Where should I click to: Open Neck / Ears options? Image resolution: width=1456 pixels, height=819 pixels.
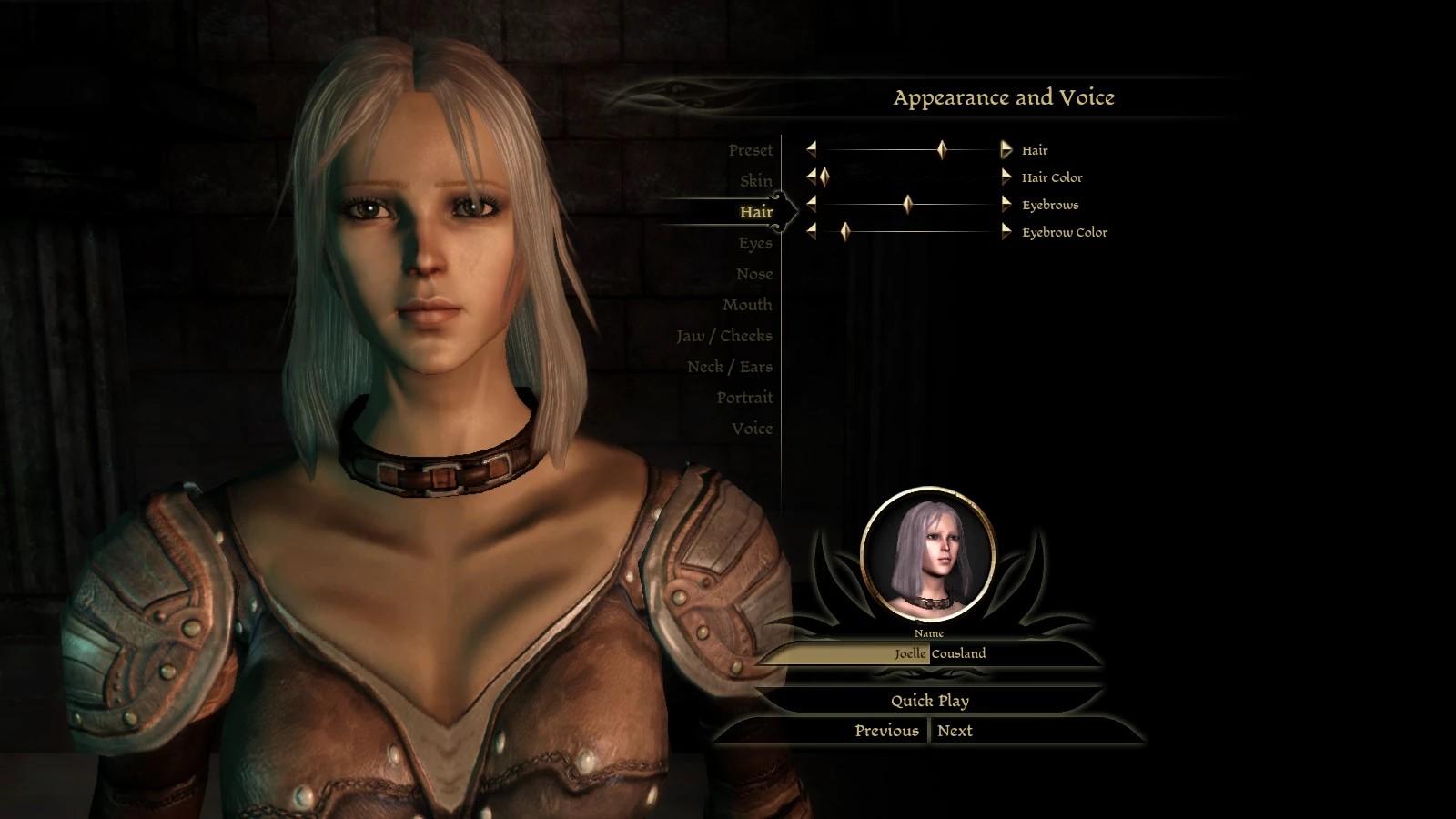click(729, 367)
